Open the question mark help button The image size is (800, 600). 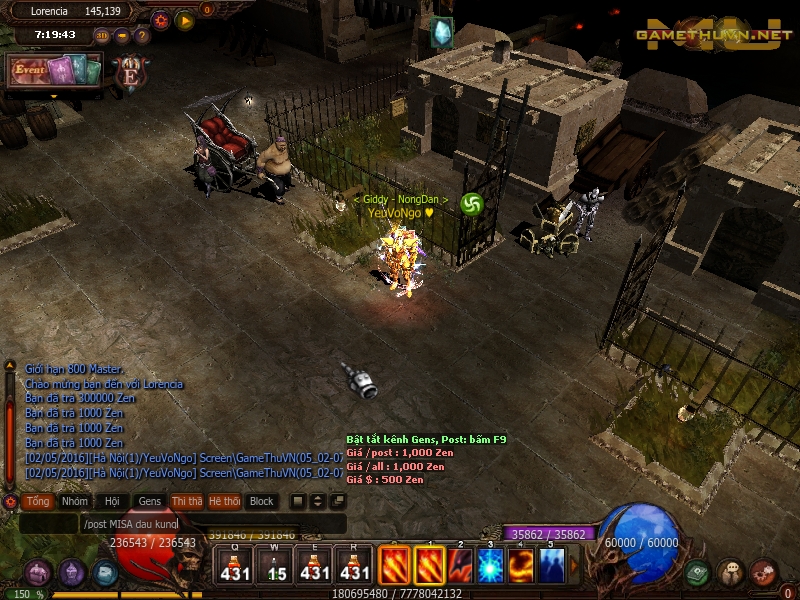(142, 35)
